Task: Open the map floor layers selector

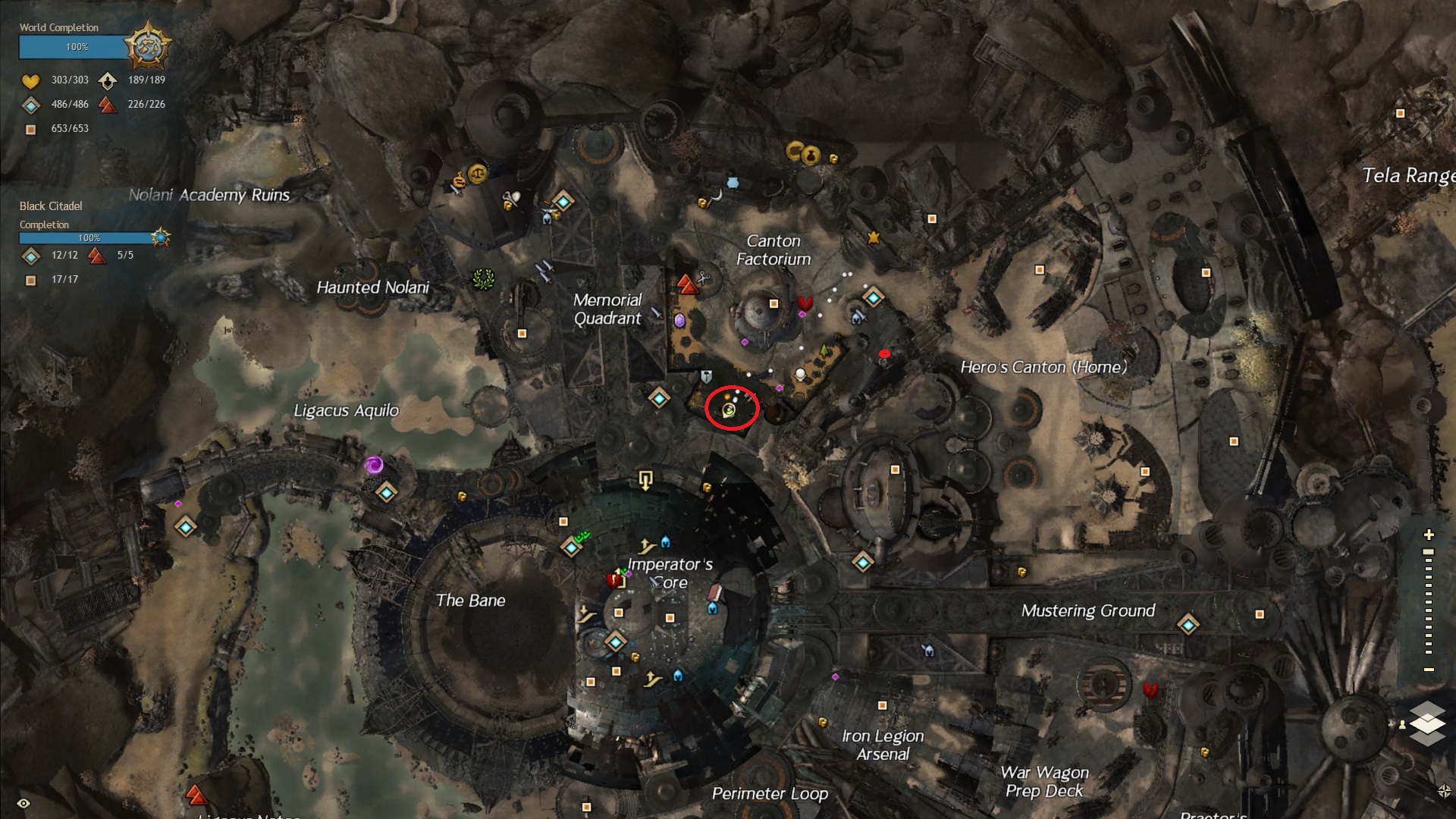Action: click(x=1427, y=721)
